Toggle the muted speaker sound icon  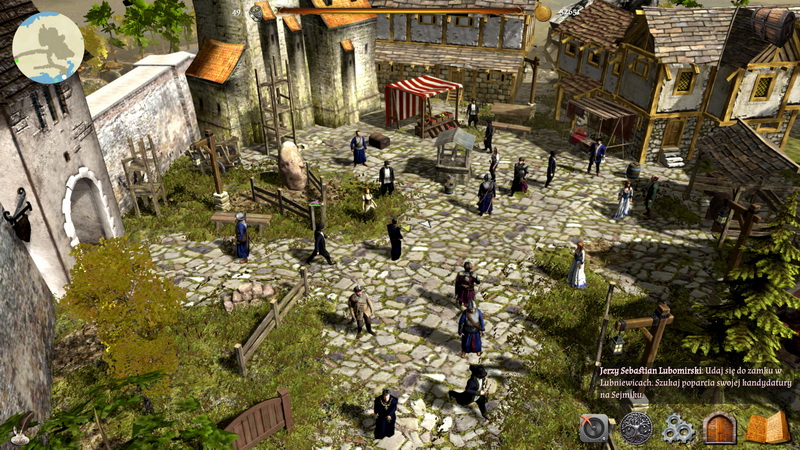594,428
